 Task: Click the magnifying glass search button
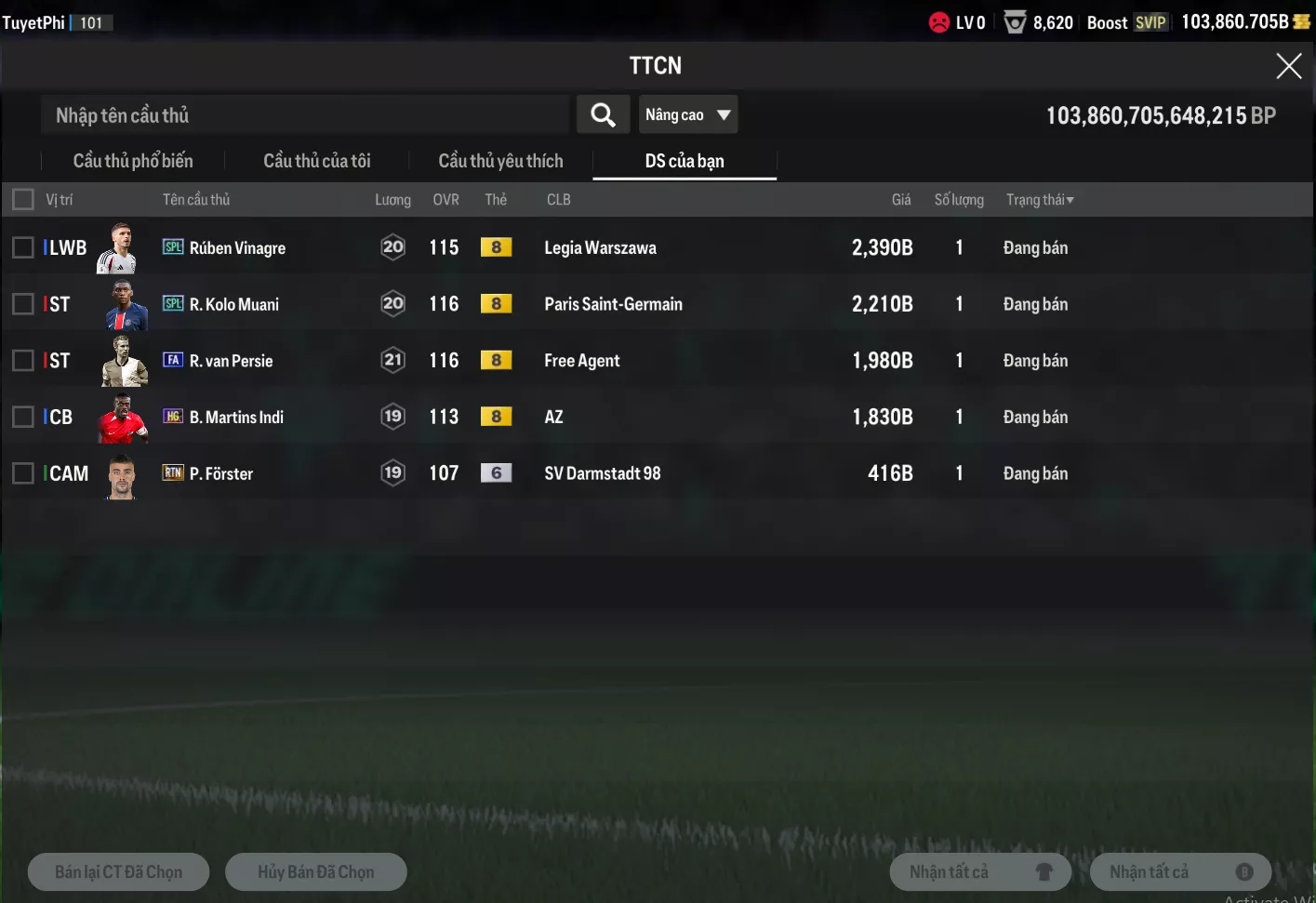click(603, 115)
